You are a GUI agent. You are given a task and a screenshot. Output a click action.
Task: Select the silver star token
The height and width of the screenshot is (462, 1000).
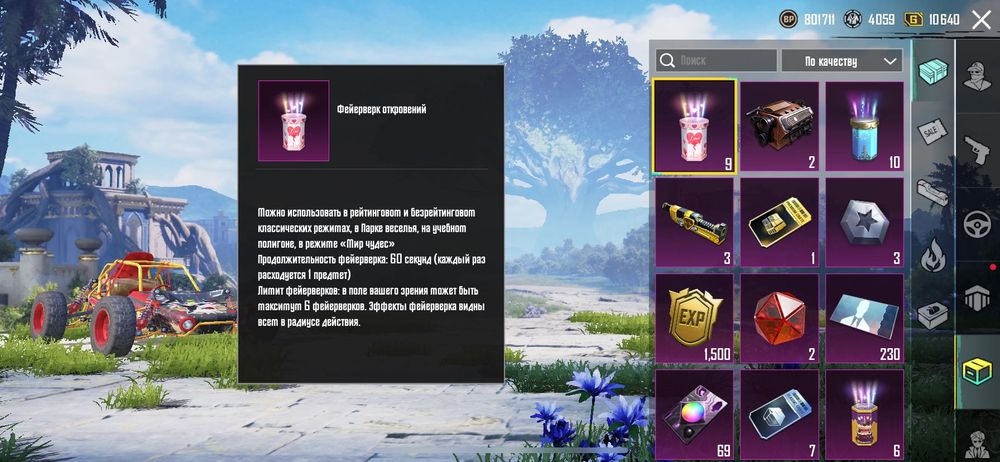863,223
